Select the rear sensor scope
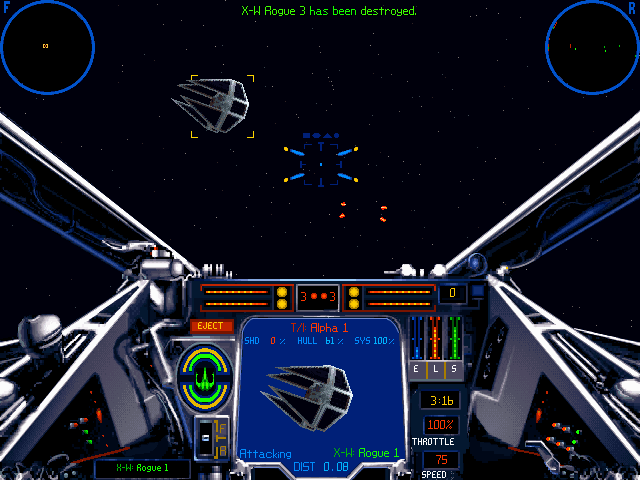The width and height of the screenshot is (640, 480). (592, 45)
